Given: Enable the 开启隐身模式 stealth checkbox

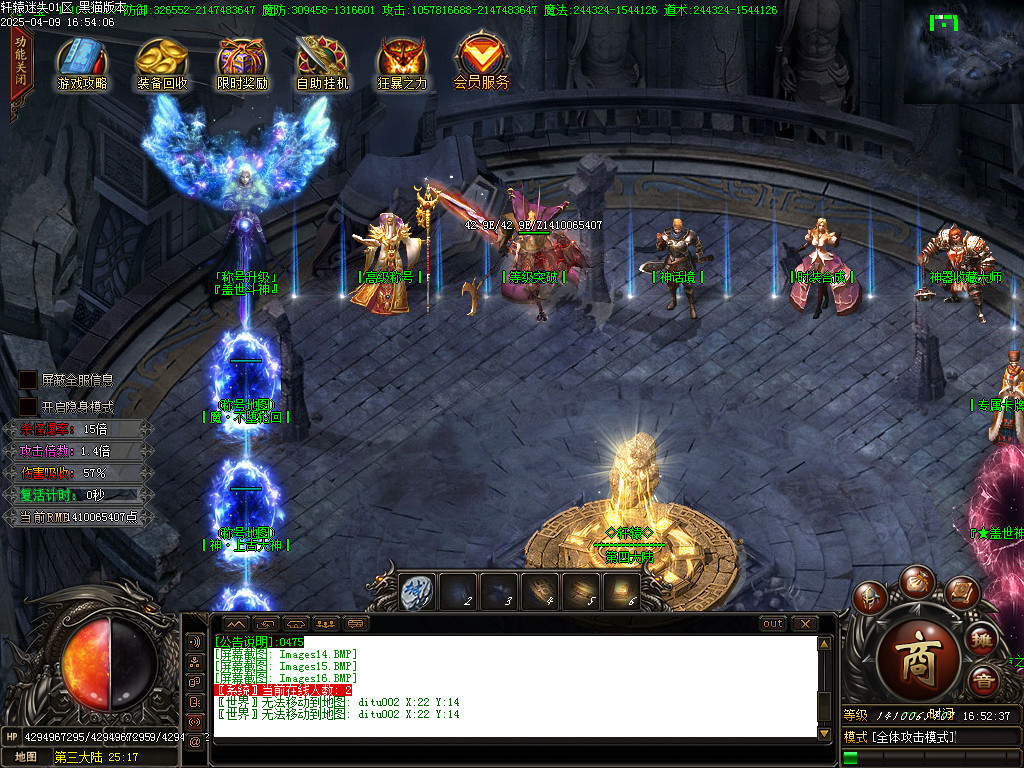Looking at the screenshot, I should (28, 407).
